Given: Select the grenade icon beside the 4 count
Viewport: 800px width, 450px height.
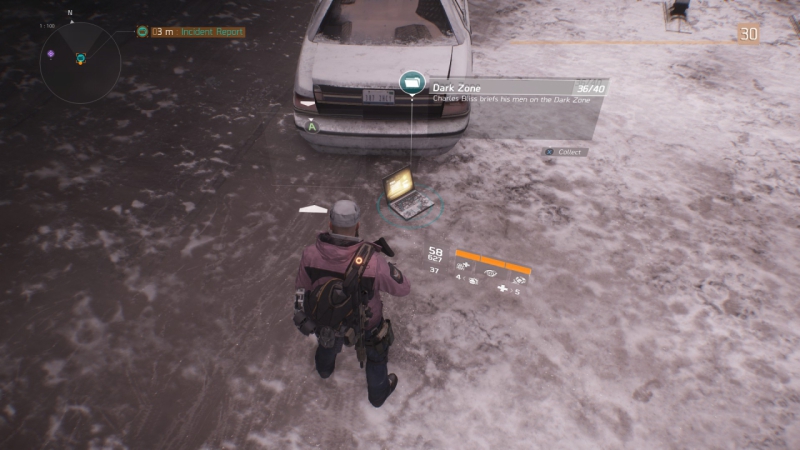Looking at the screenshot, I should 473,282.
